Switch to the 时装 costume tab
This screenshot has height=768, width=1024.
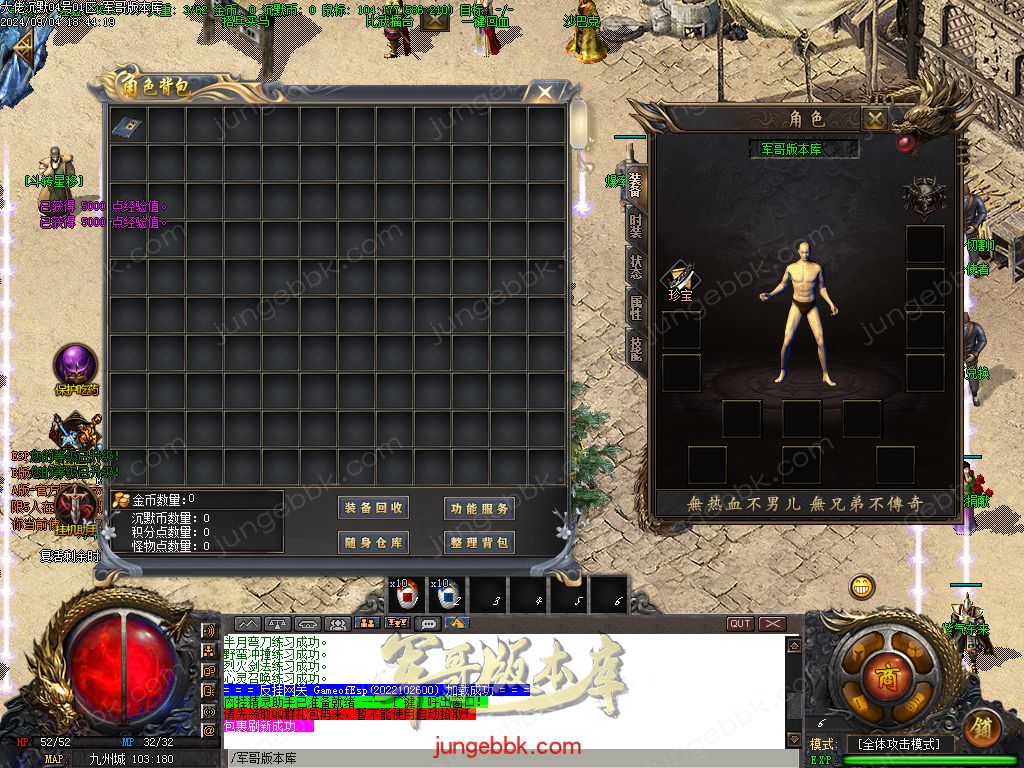636,225
